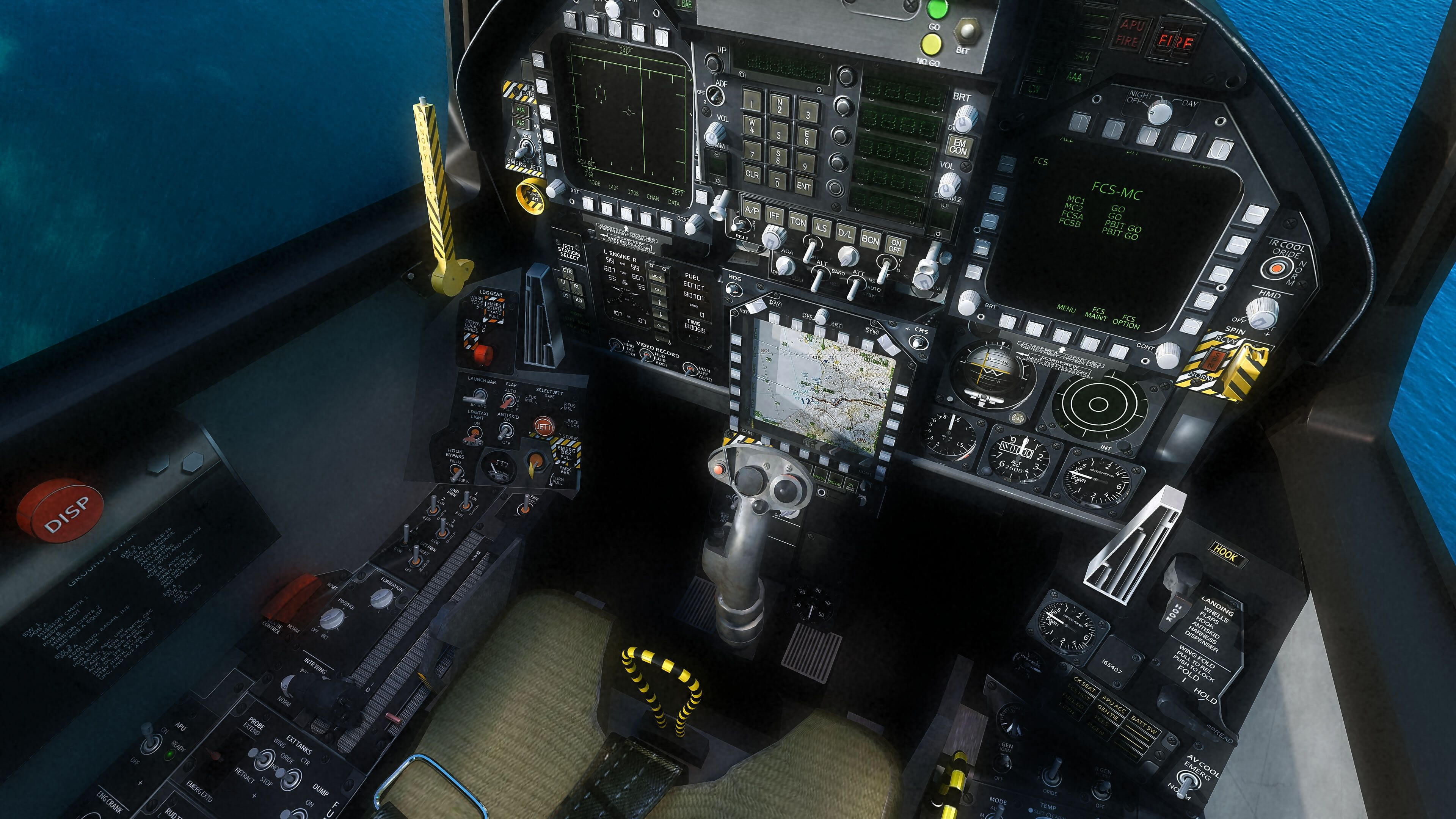
Task: Click the yellow NO GO indicator light
Action: coord(930,44)
